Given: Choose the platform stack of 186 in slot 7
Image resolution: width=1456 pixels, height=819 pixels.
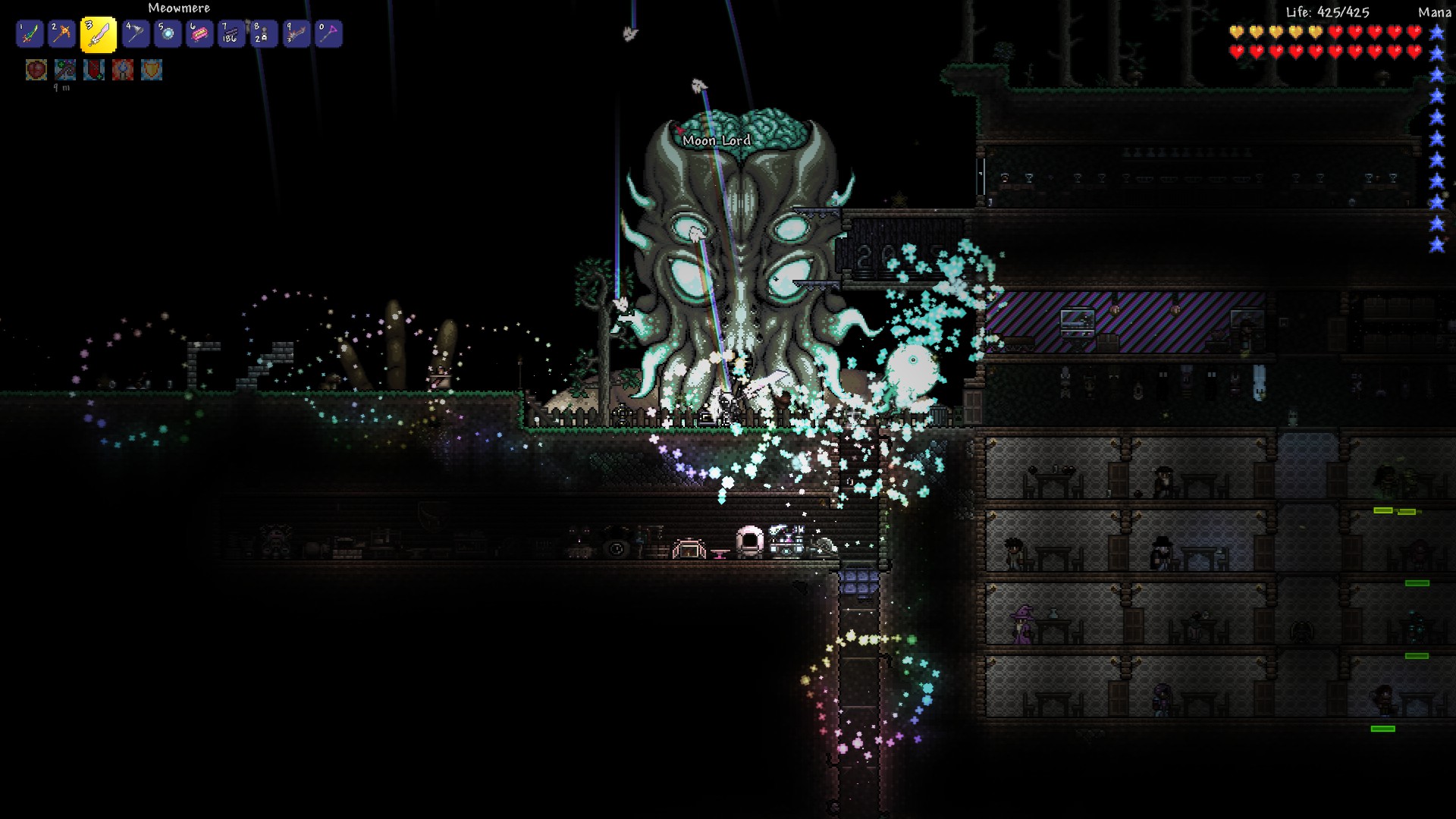Looking at the screenshot, I should click(231, 34).
